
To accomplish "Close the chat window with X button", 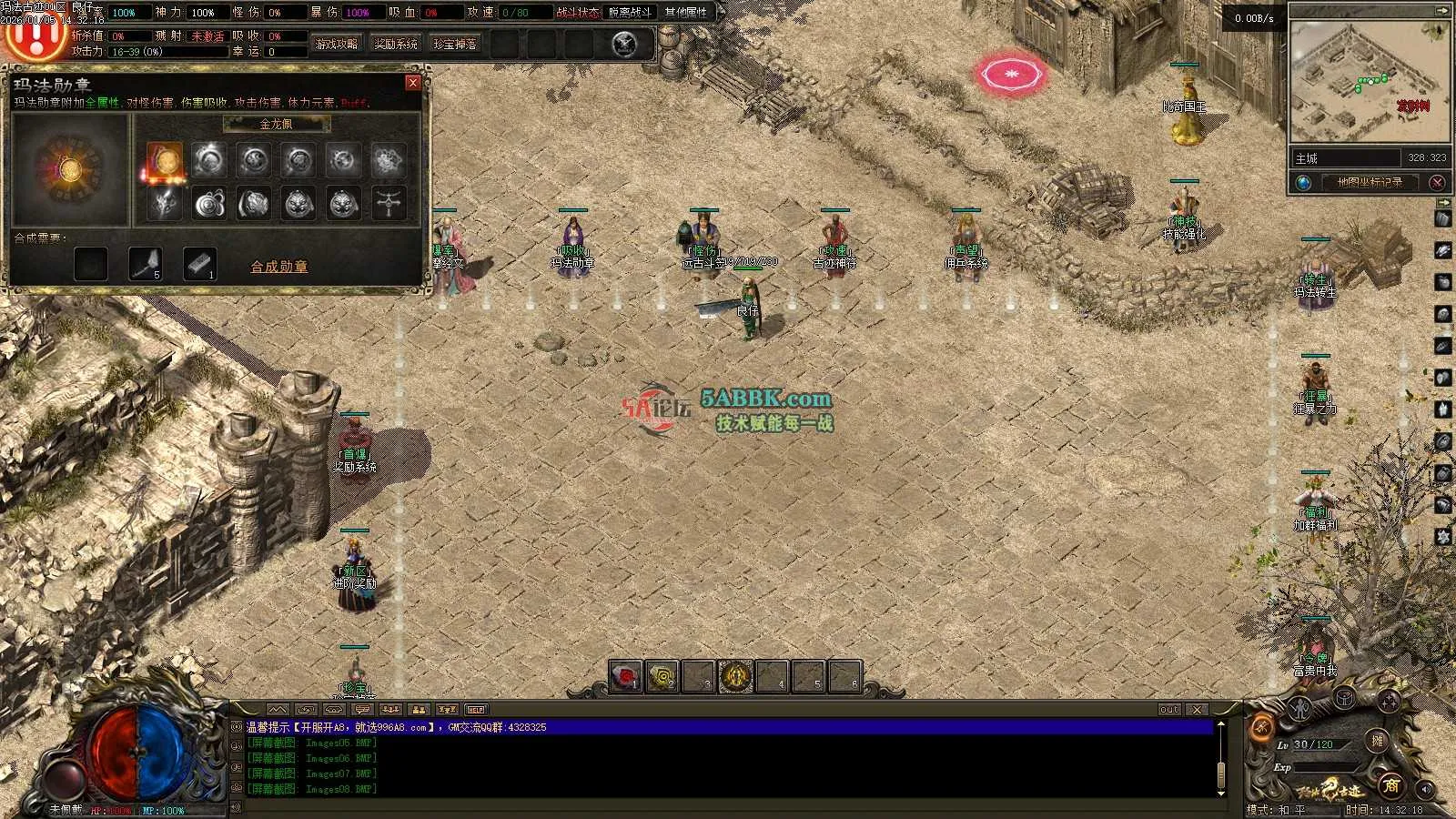I will coord(1198,709).
